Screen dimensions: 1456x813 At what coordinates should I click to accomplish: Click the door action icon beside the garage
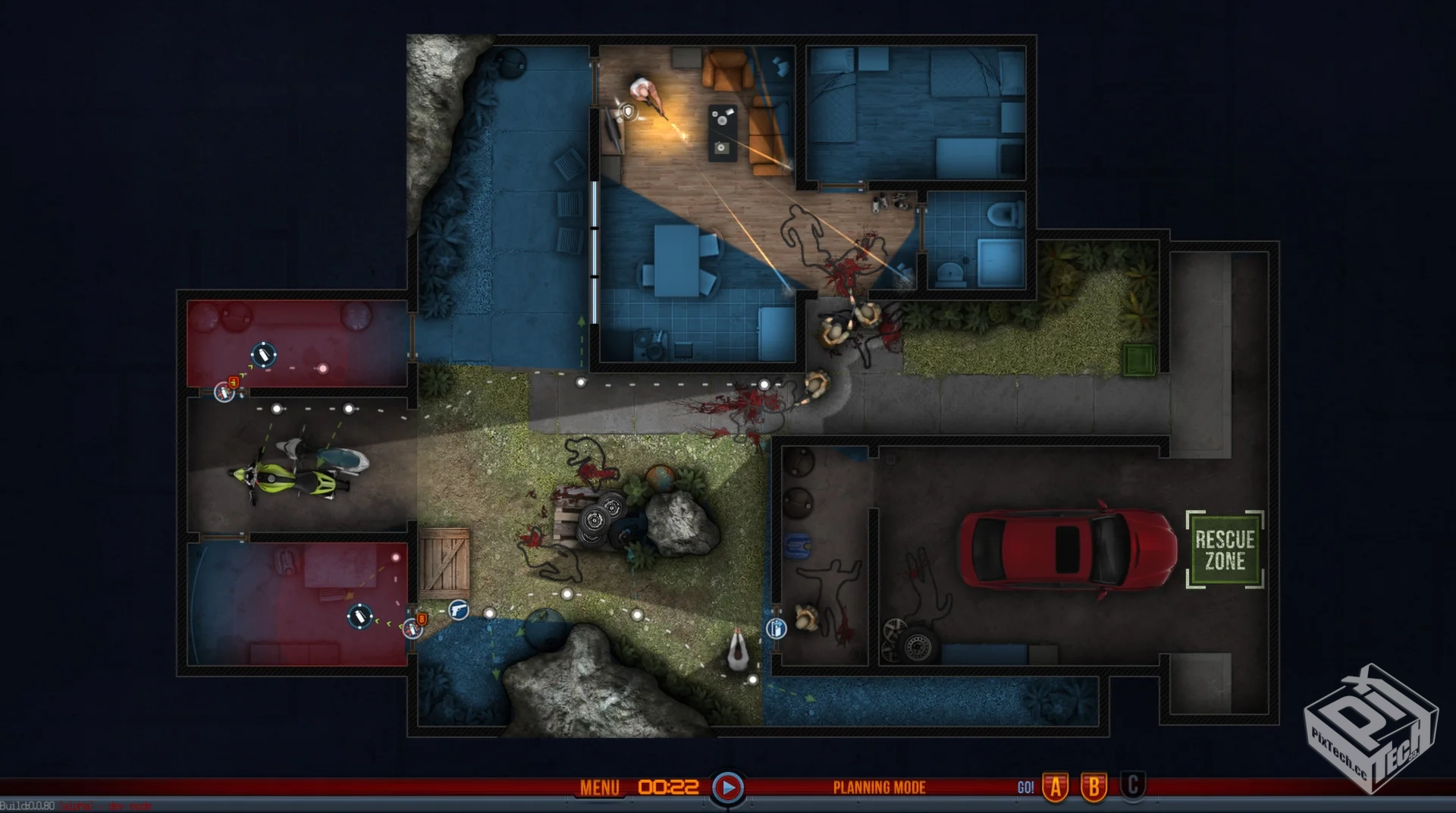pos(776,628)
